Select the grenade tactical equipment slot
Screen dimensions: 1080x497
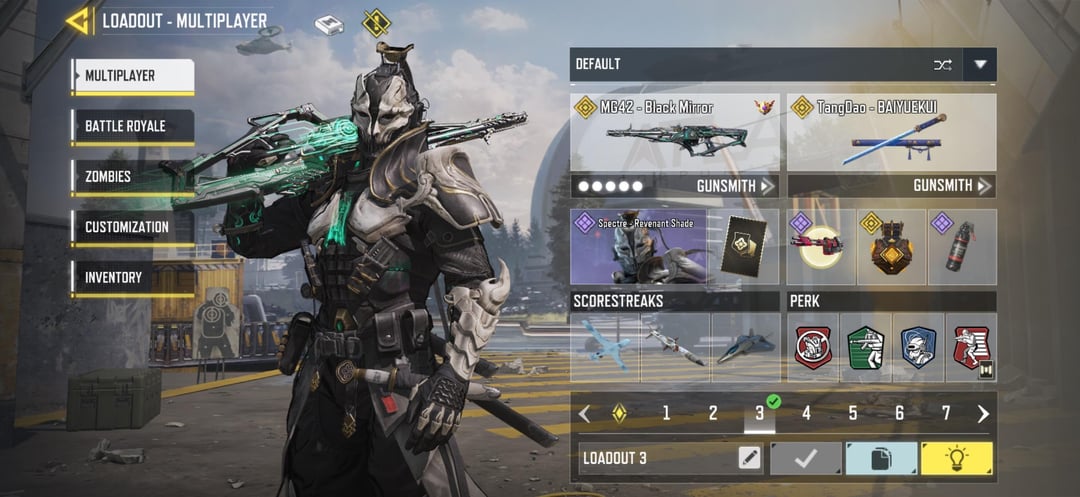pyautogui.click(x=962, y=247)
